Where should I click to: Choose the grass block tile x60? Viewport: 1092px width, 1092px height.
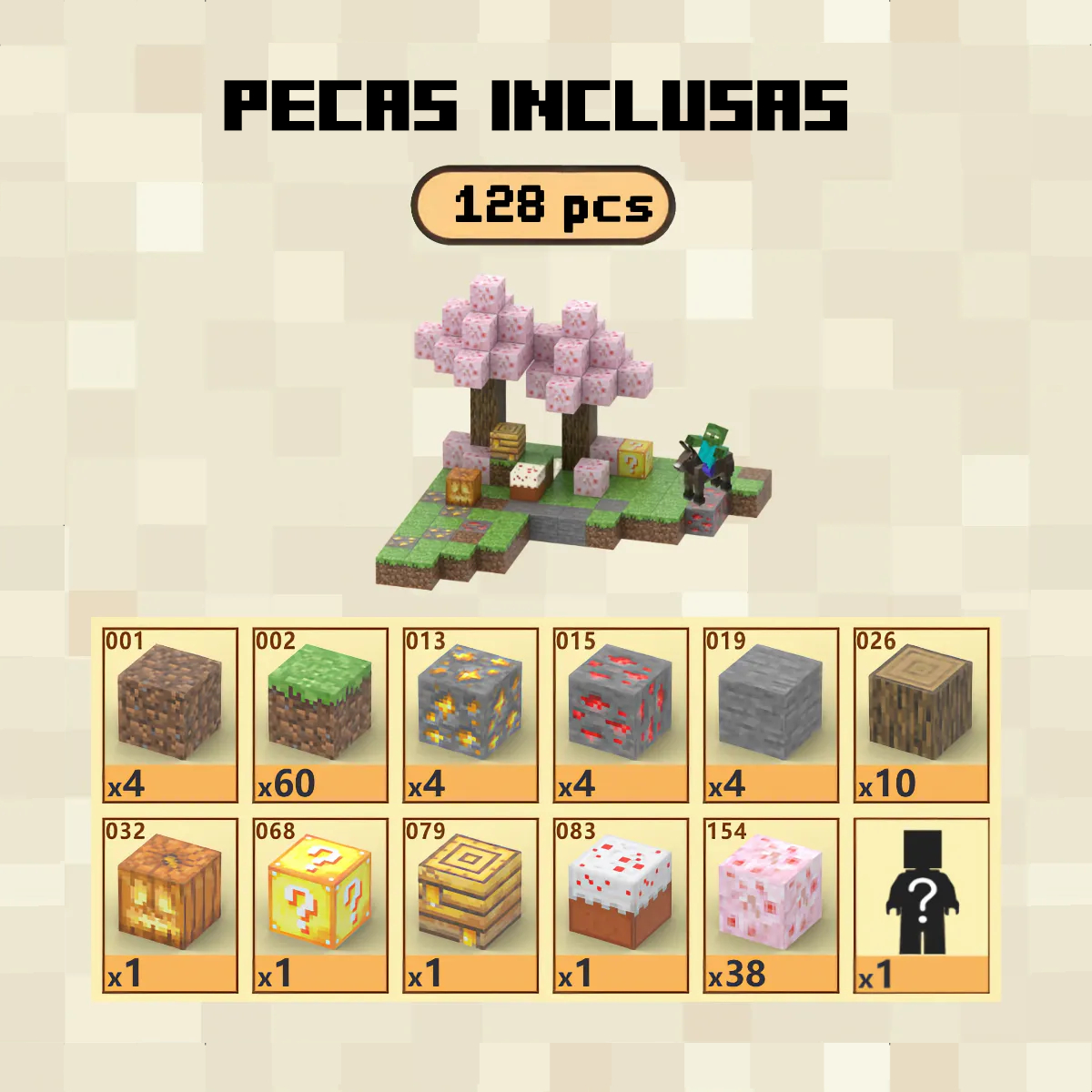(320, 715)
